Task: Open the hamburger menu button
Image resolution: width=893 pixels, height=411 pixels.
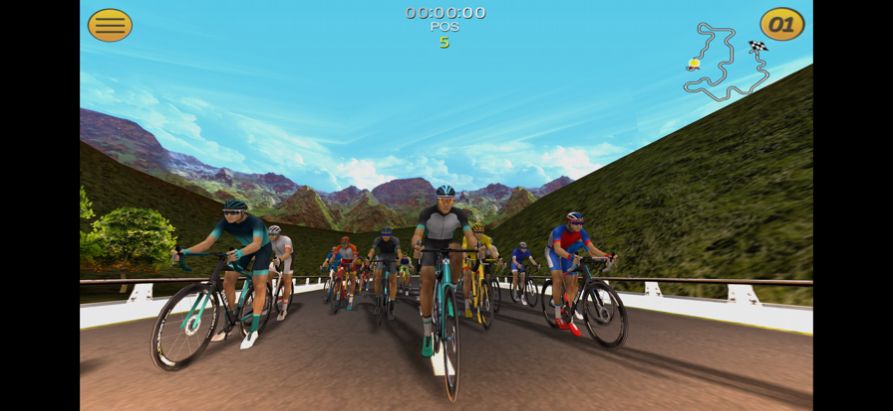Action: tap(110, 25)
